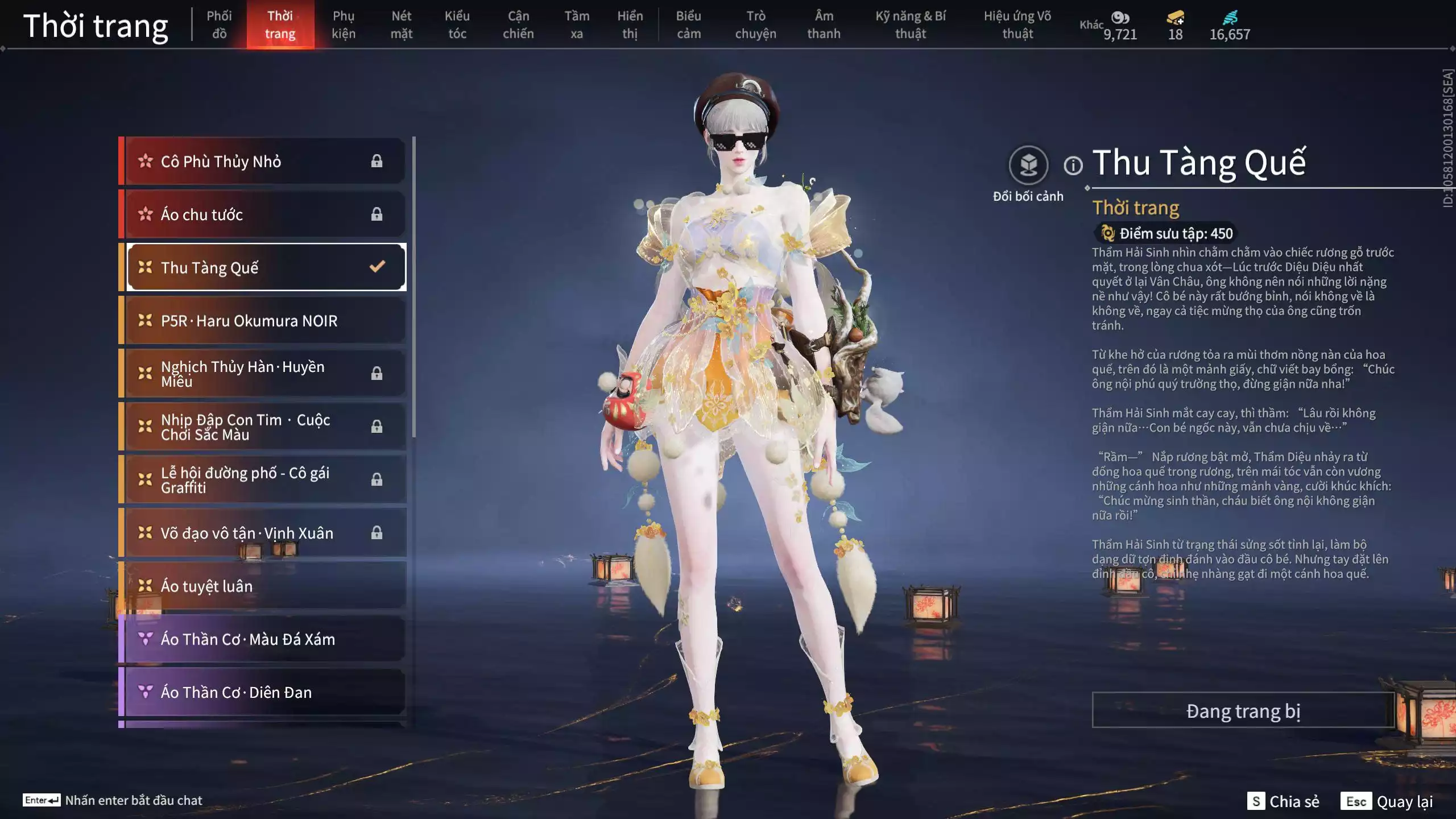Select P5R Haru Okumura NOIR outfit
Screen dimensions: 1456x819
coord(265,321)
